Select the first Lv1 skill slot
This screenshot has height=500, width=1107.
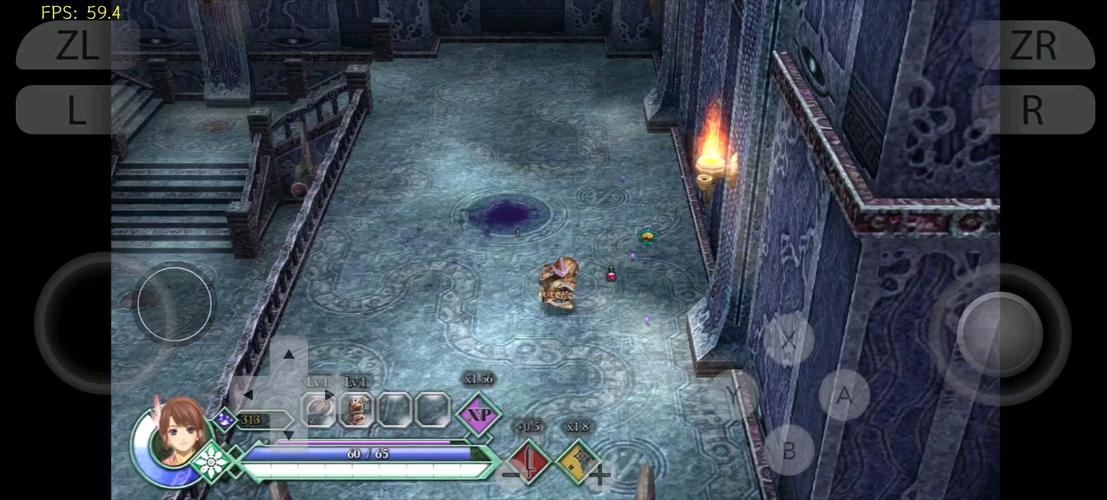[318, 408]
